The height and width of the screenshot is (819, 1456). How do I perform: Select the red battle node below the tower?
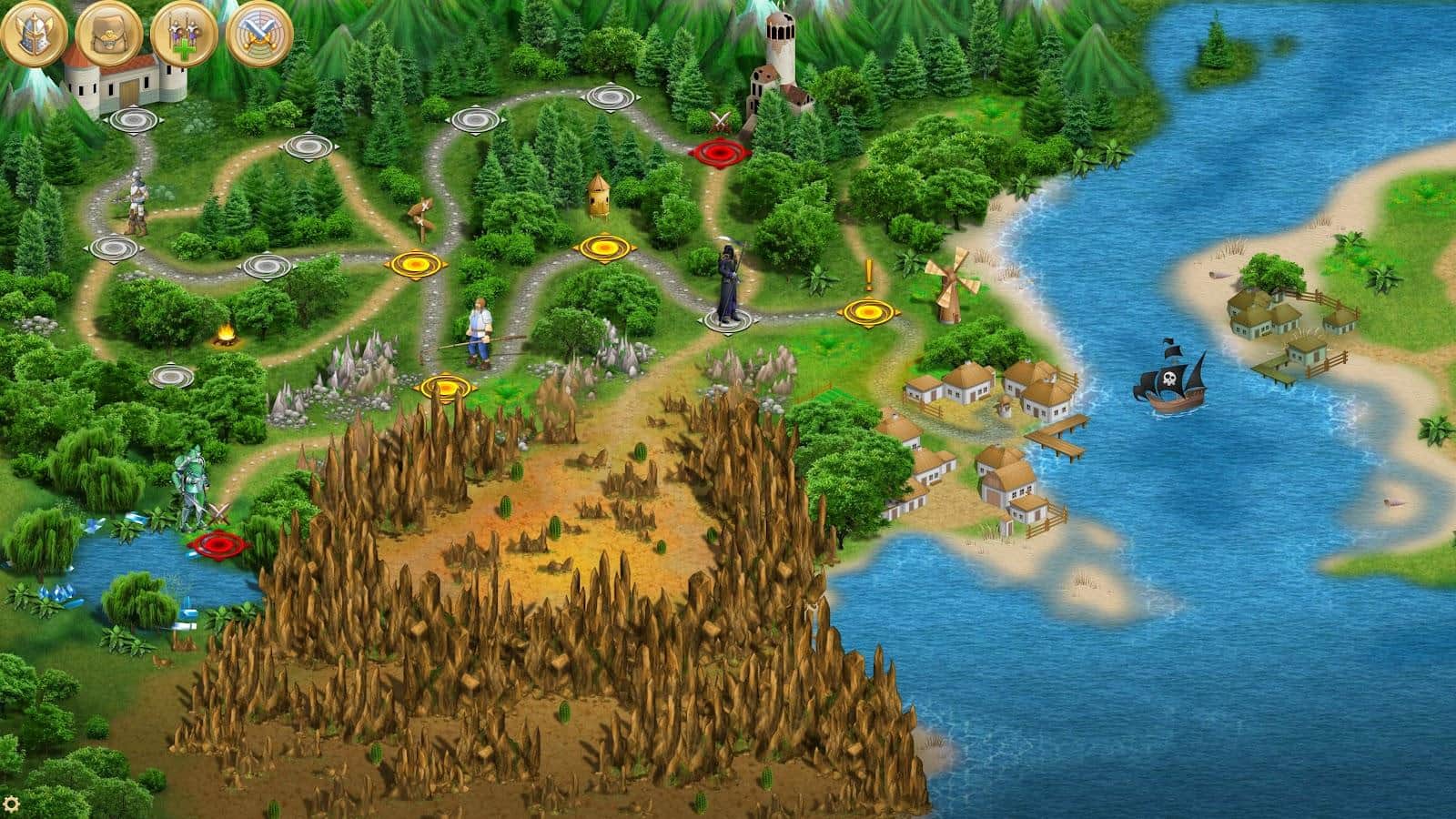[x=720, y=151]
